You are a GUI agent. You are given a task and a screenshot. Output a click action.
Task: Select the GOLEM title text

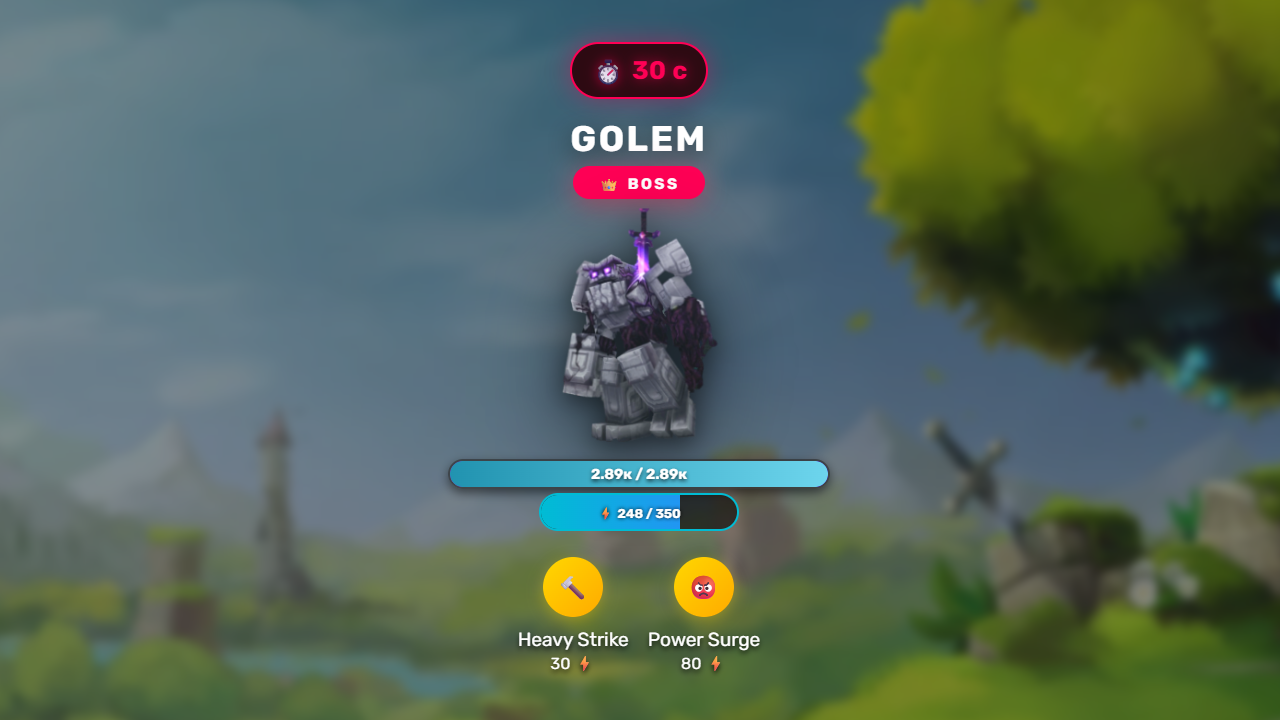639,139
